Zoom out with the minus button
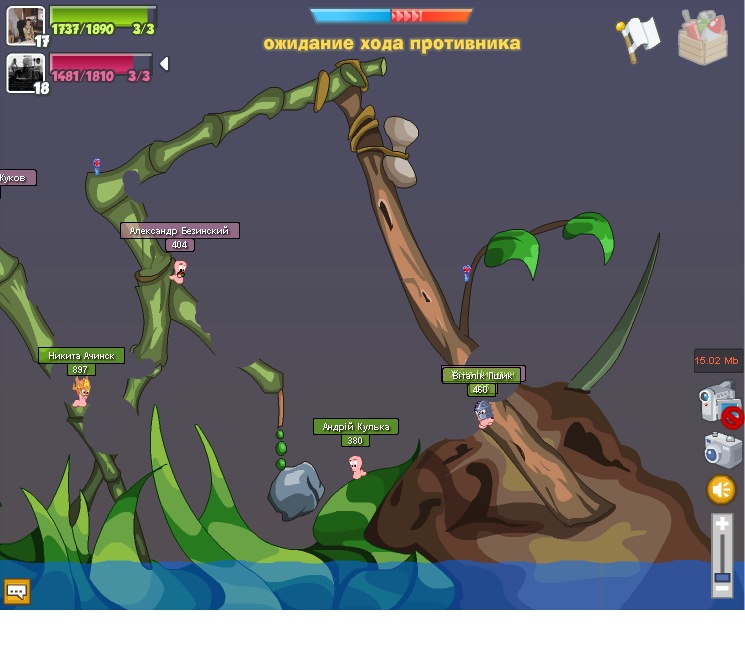 (722, 590)
